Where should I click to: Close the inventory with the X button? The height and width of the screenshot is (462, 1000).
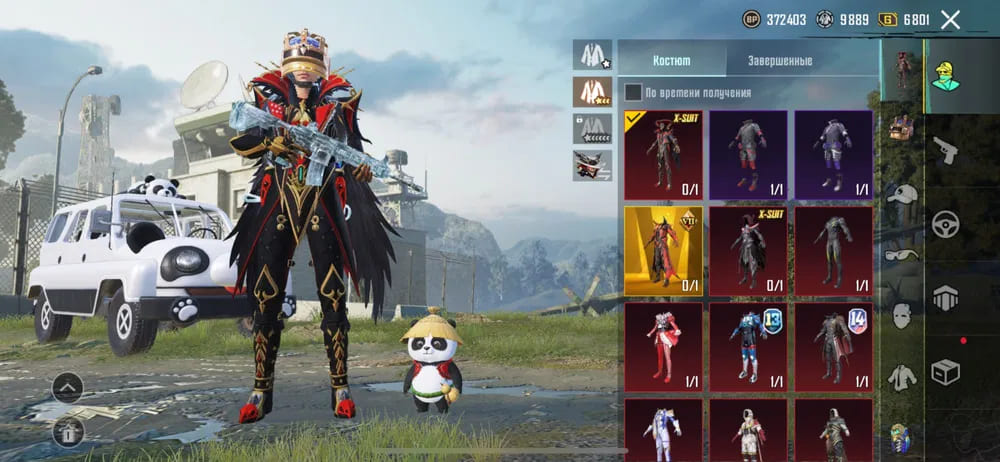[x=950, y=19]
